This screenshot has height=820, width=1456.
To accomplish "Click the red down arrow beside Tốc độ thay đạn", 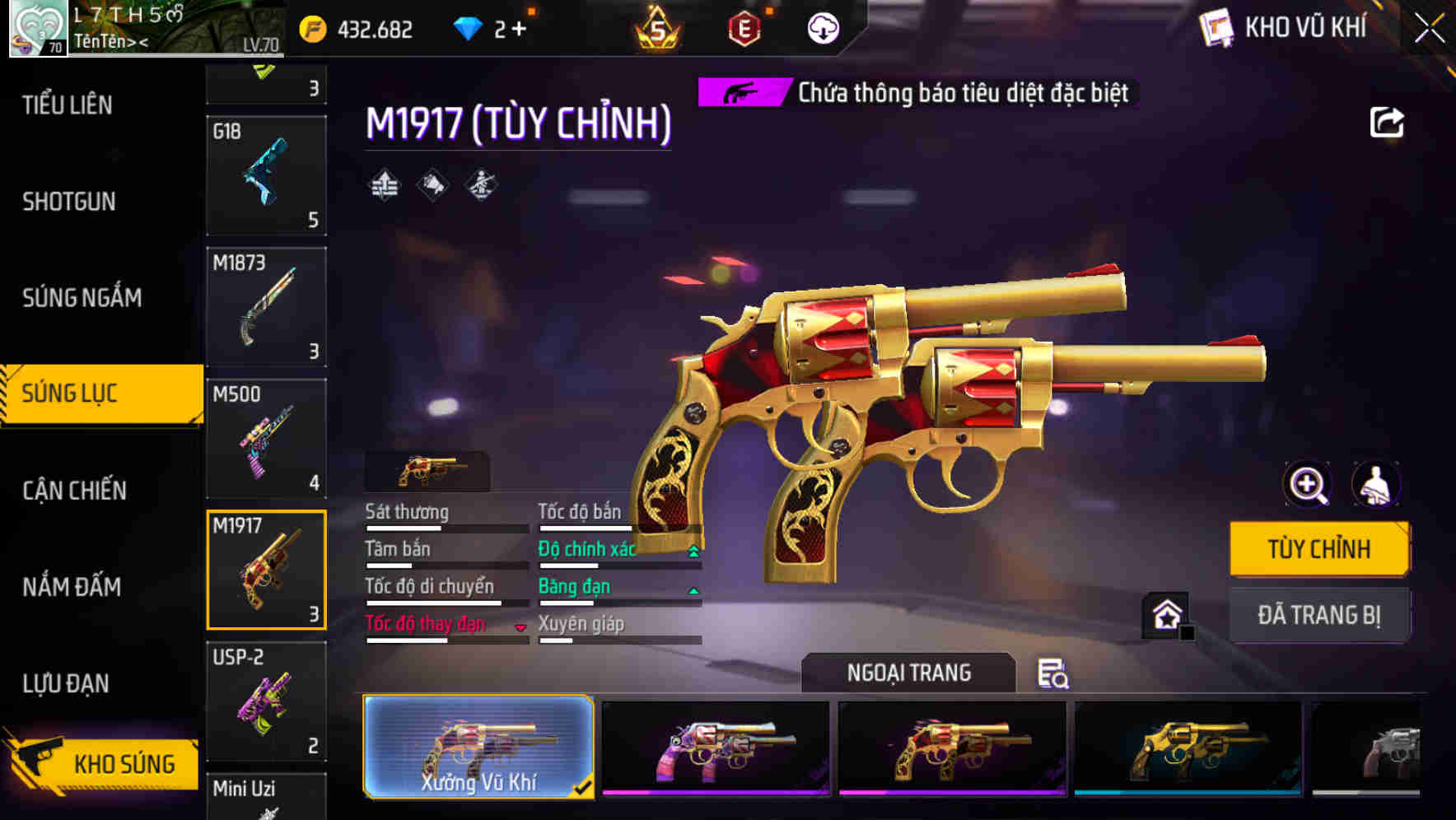I will point(522,627).
